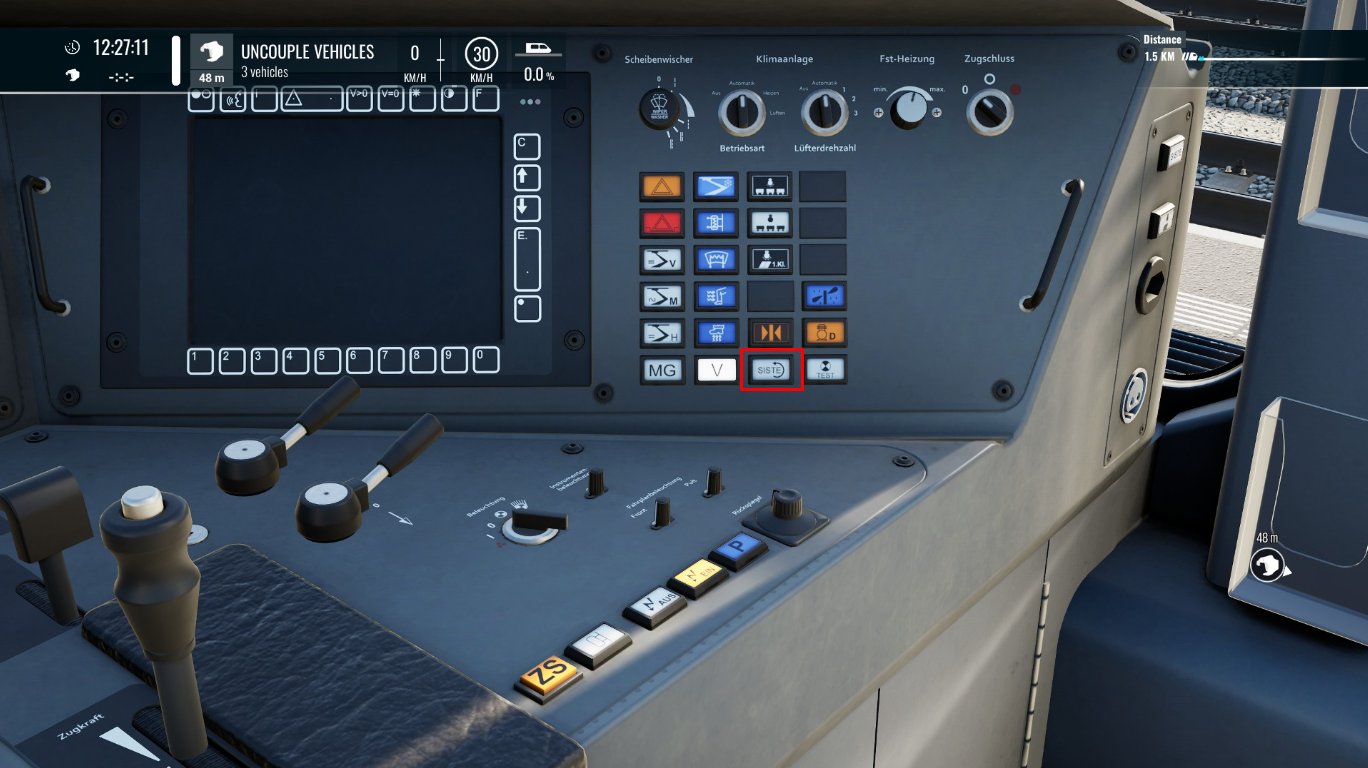Turn the Scheibenwischer wiper knob
Screen dimensions: 1368x768
pos(661,109)
